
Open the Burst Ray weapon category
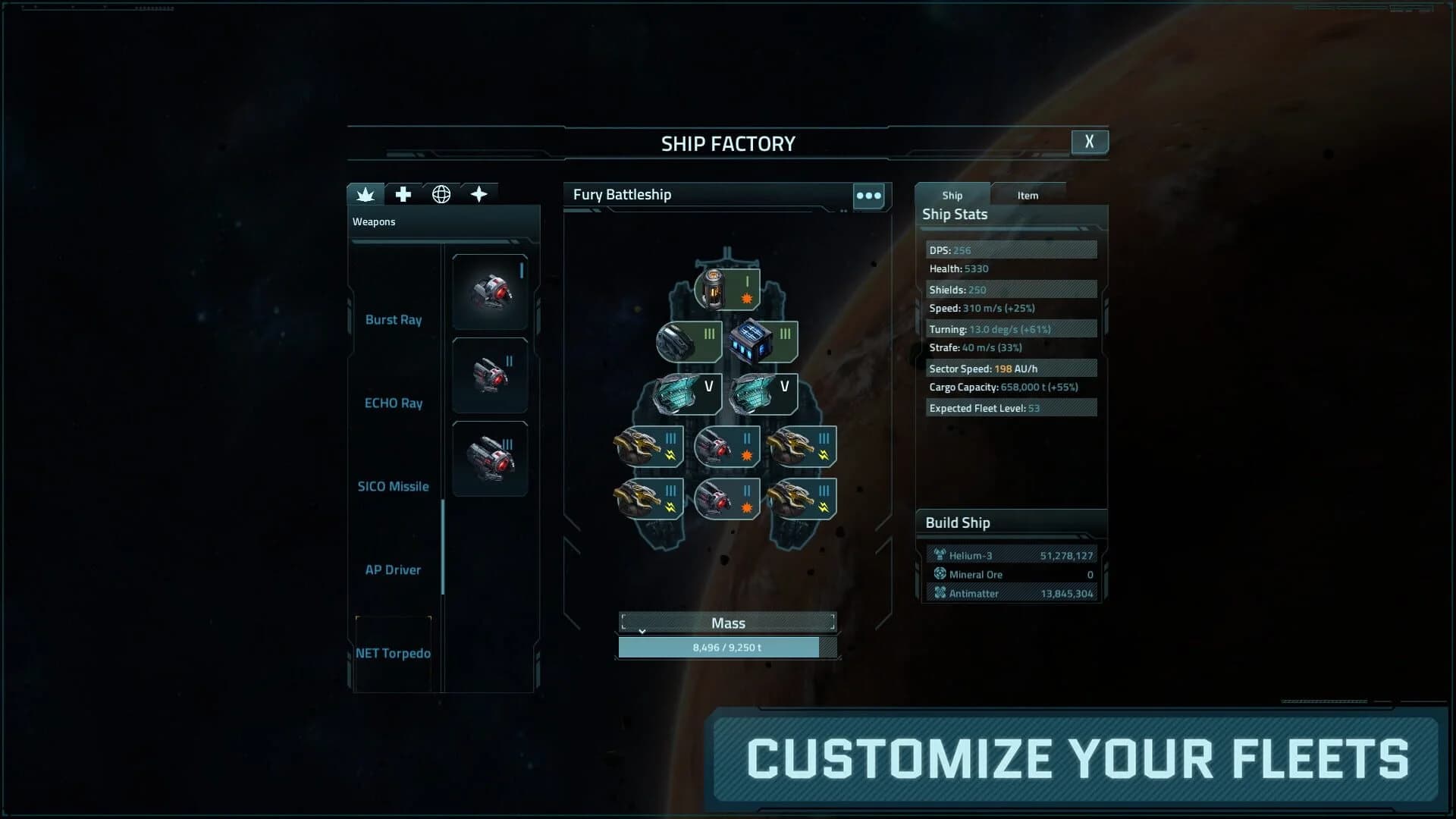[394, 319]
